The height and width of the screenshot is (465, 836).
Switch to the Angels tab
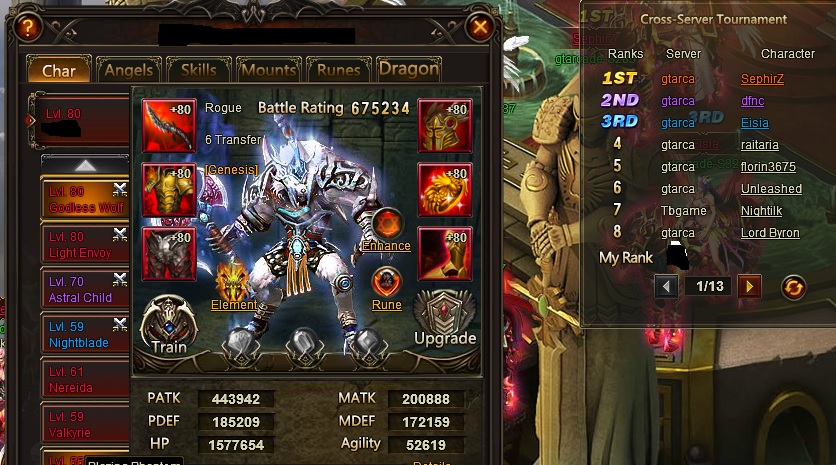tap(128, 70)
